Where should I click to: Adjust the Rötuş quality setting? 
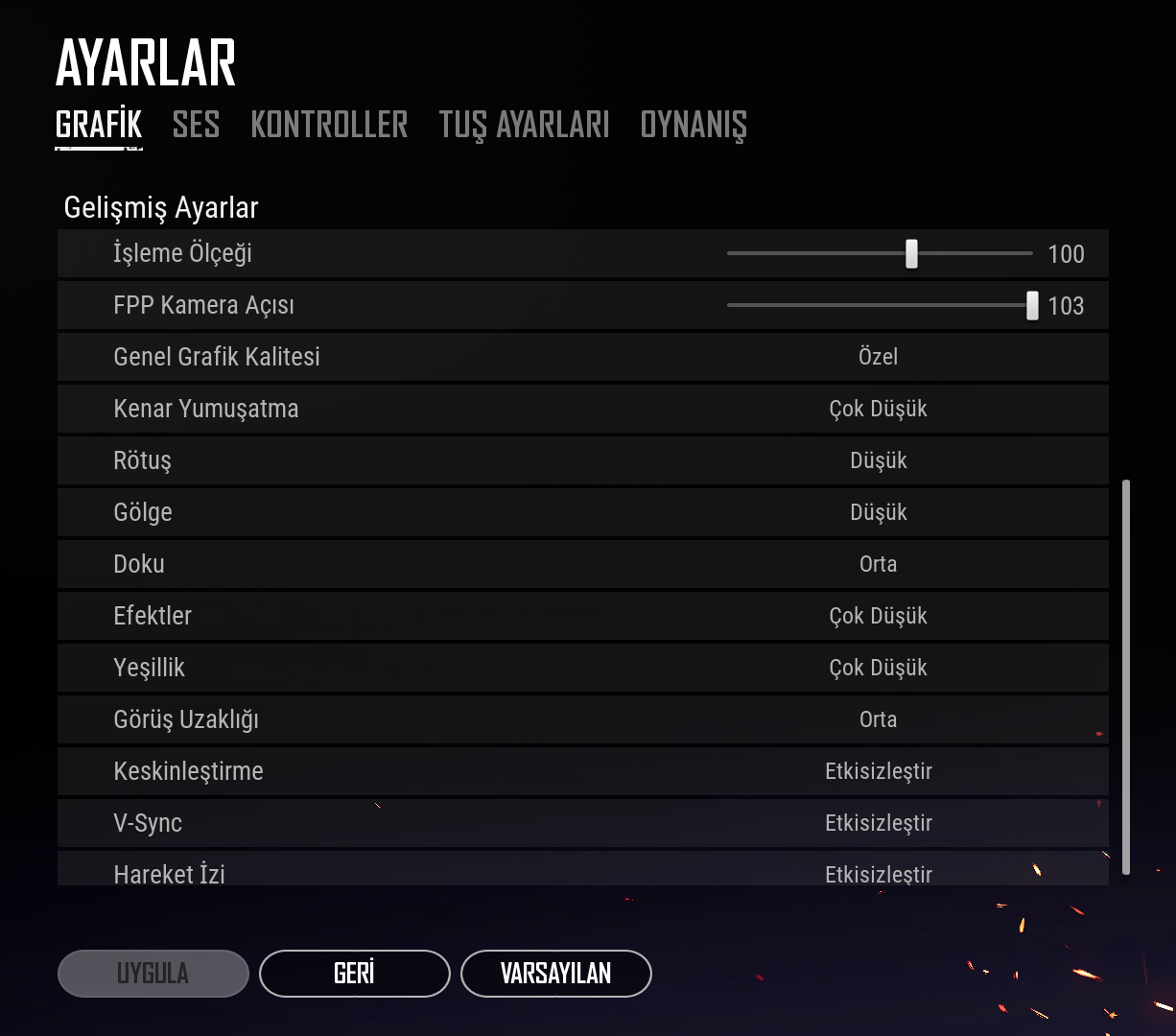point(878,460)
